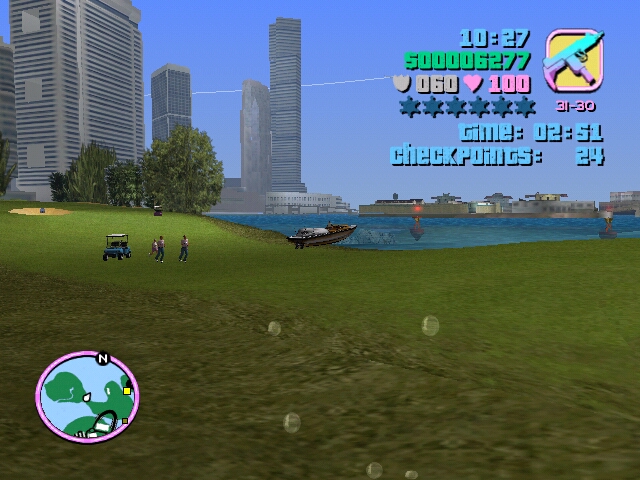This screenshot has width=640, height=480.
Task: Select the submachine gun weapon icon
Action: point(574,61)
